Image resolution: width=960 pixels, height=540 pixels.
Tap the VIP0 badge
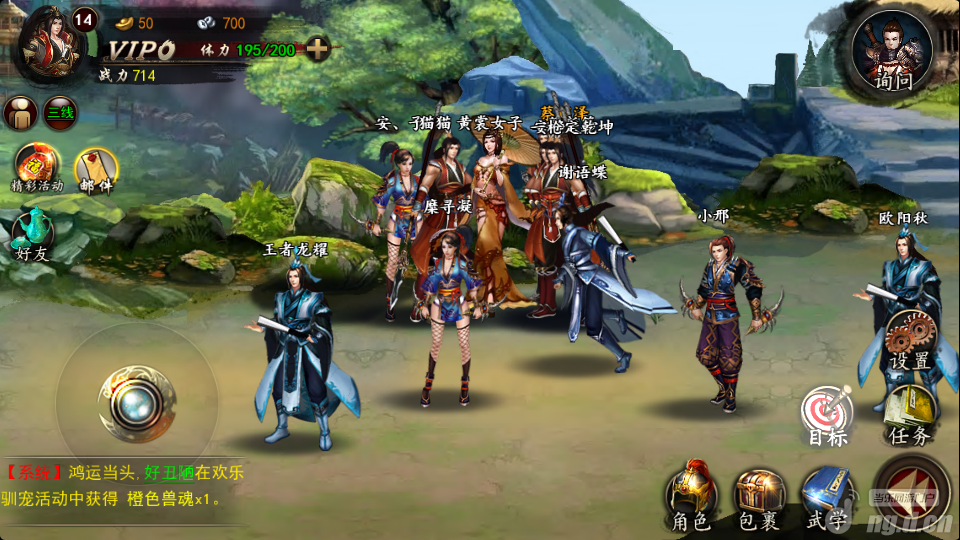pyautogui.click(x=141, y=49)
